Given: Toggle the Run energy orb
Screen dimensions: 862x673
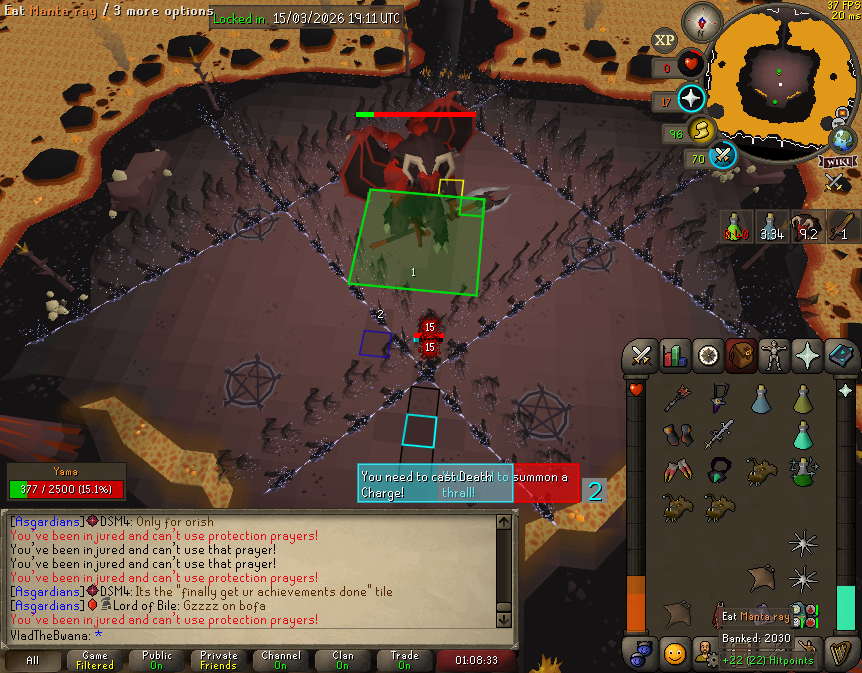Looking at the screenshot, I should (x=702, y=130).
